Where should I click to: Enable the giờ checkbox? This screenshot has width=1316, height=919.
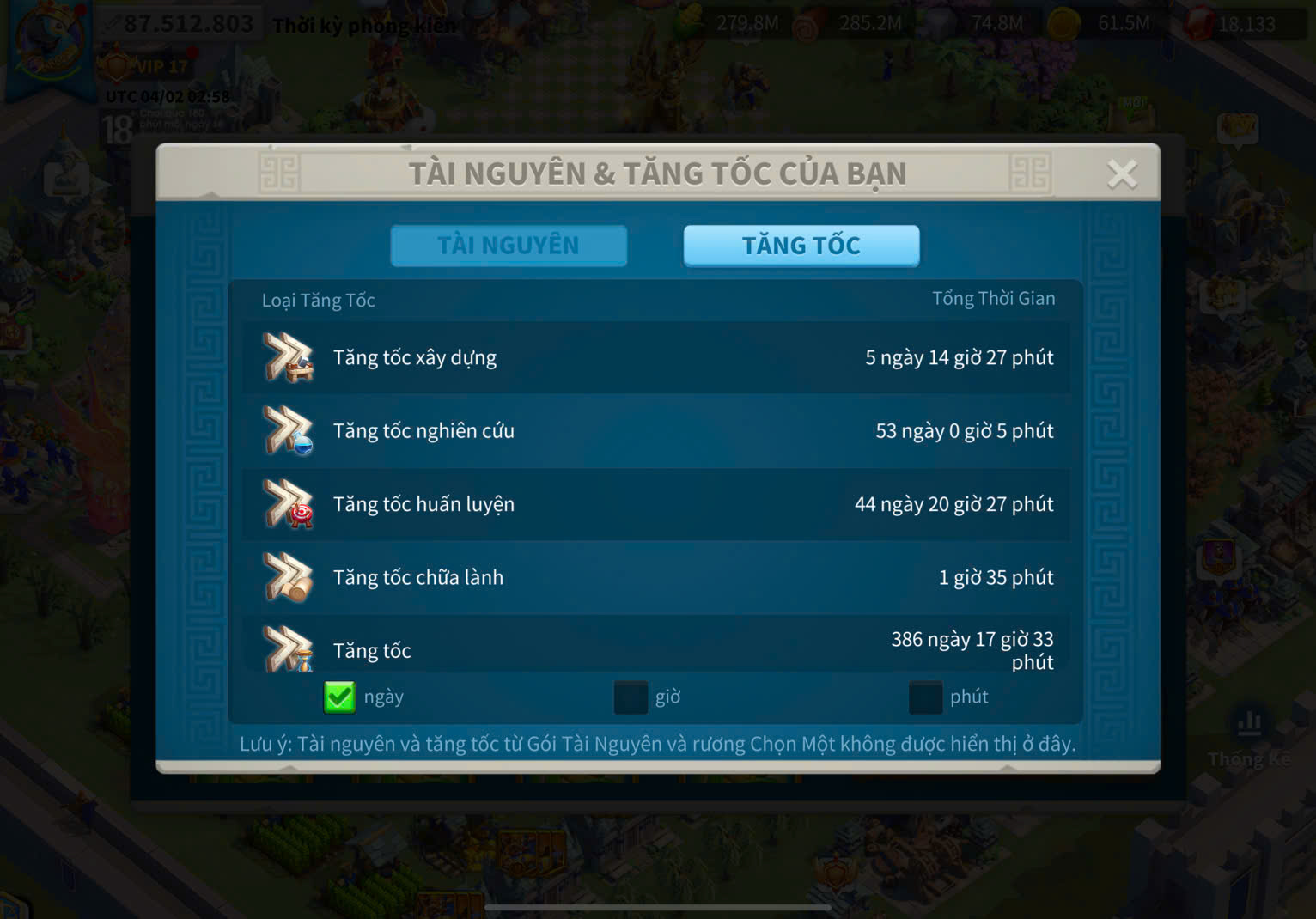[631, 697]
